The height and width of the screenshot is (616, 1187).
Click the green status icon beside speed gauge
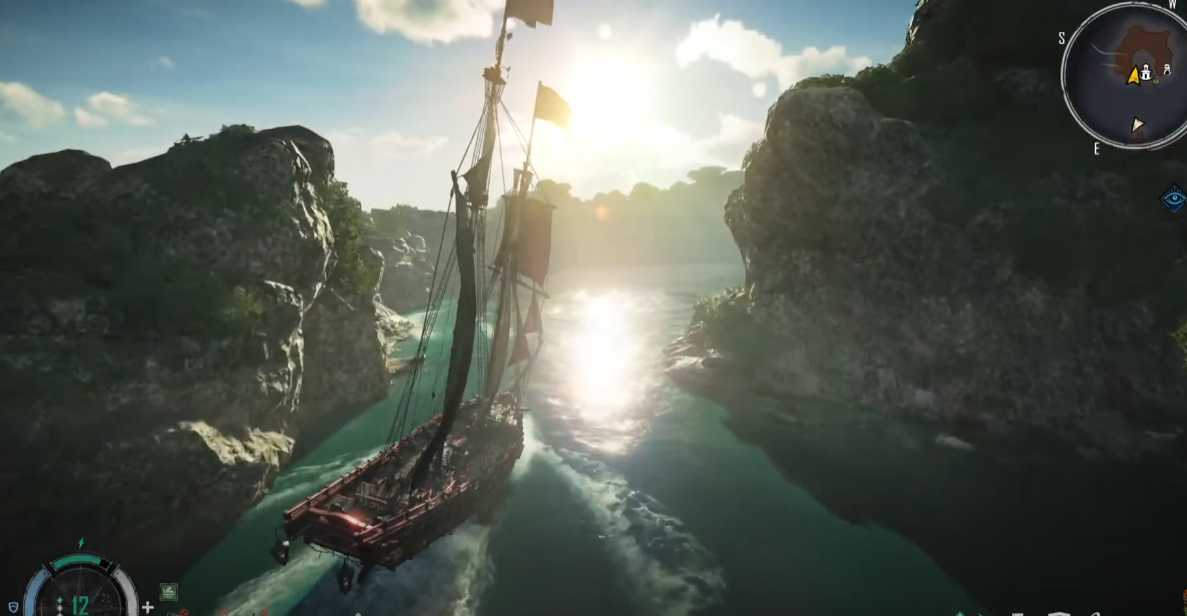click(169, 592)
